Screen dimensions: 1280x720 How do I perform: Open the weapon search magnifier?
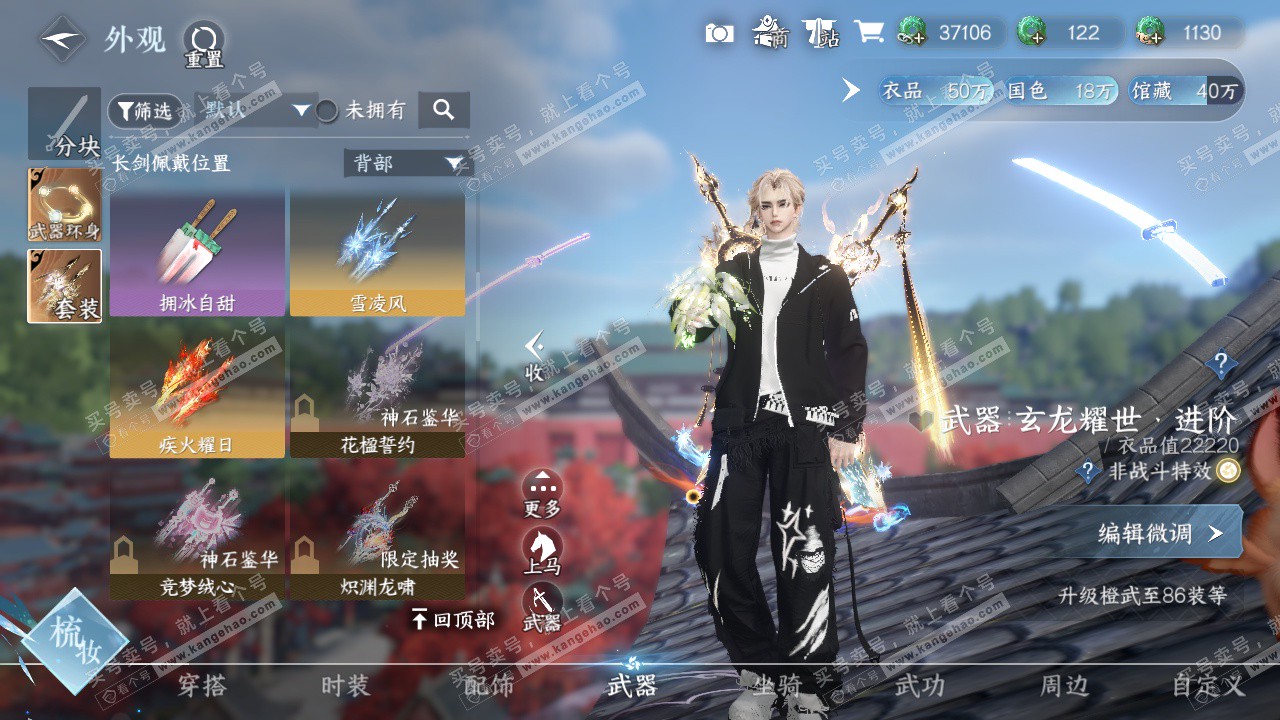coord(444,110)
